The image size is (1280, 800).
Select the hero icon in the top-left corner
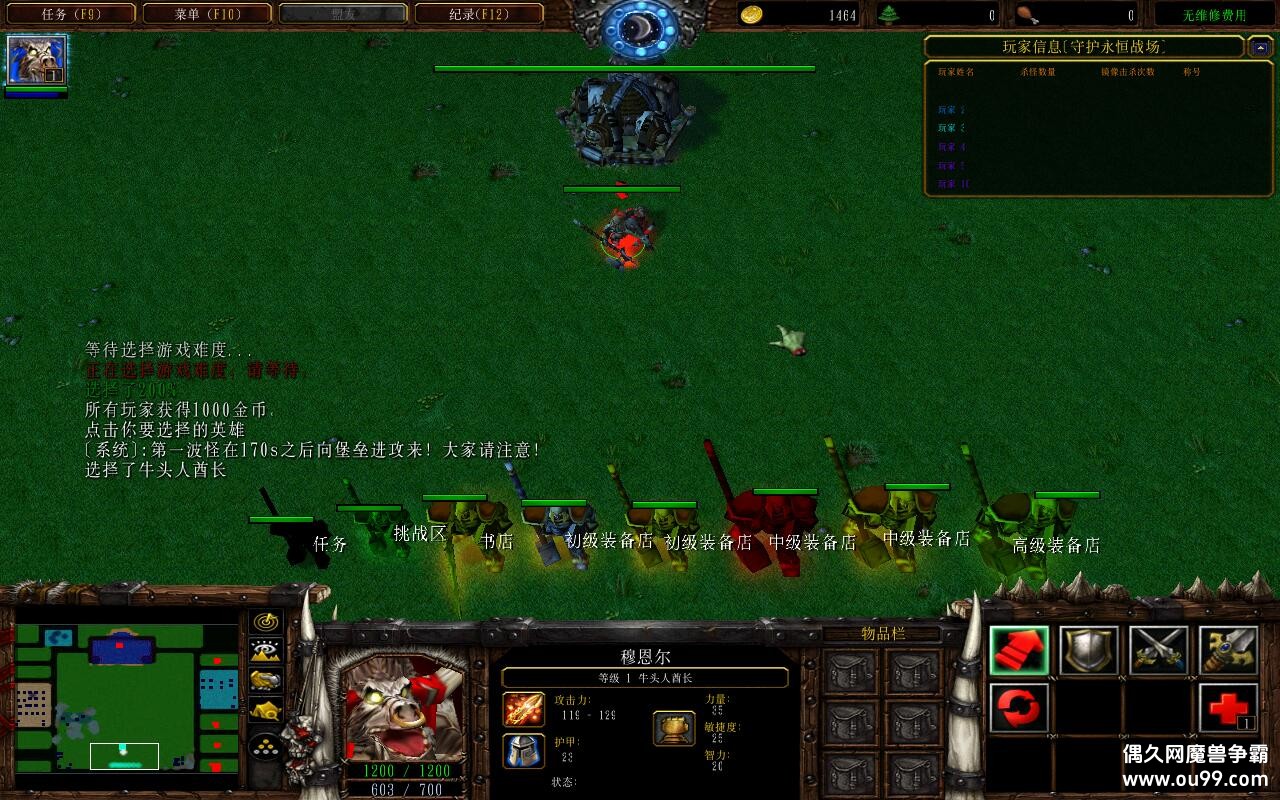point(36,61)
